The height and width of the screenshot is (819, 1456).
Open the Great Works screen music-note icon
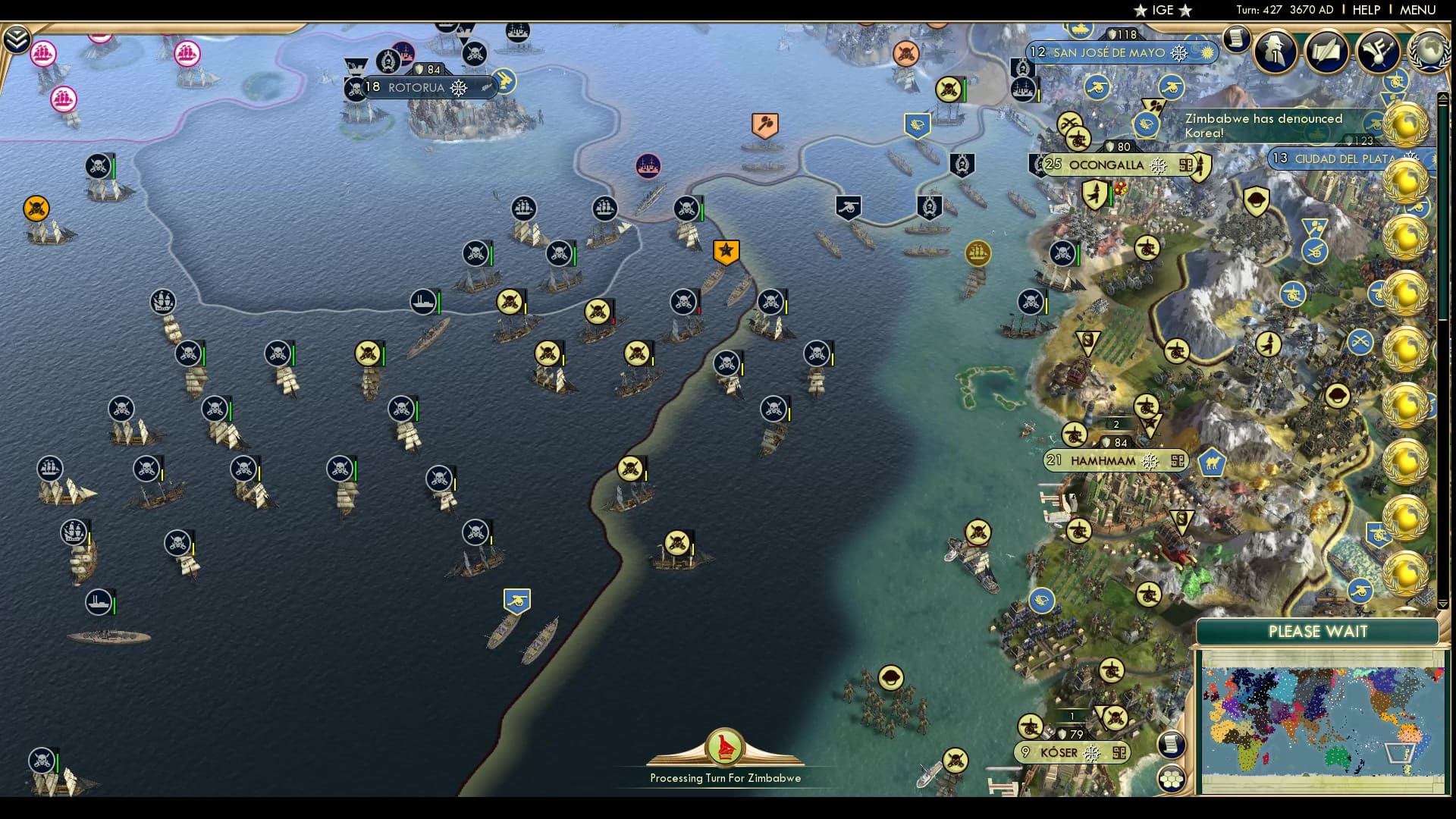point(1378,52)
